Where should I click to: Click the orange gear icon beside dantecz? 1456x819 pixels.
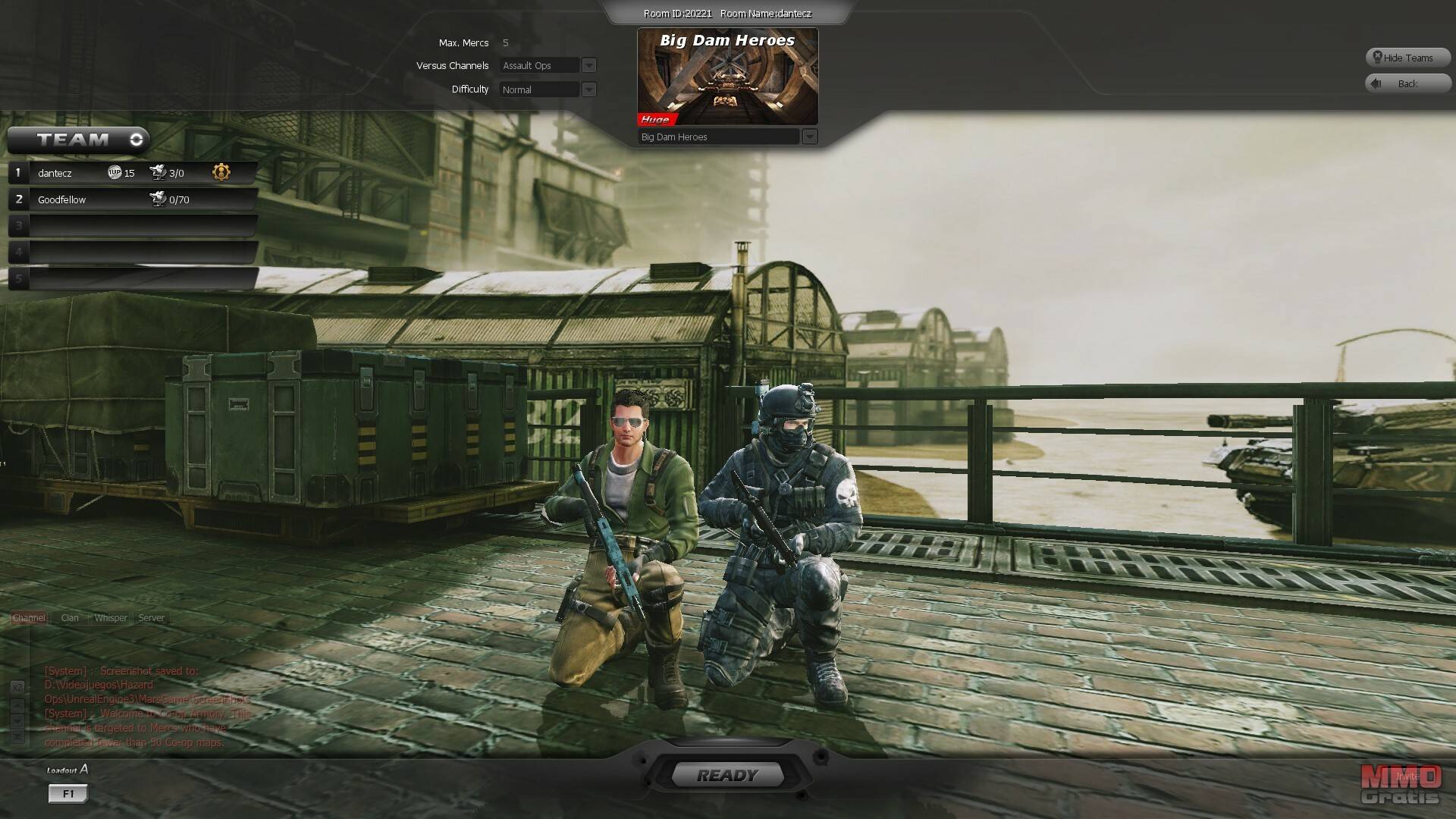pos(221,172)
